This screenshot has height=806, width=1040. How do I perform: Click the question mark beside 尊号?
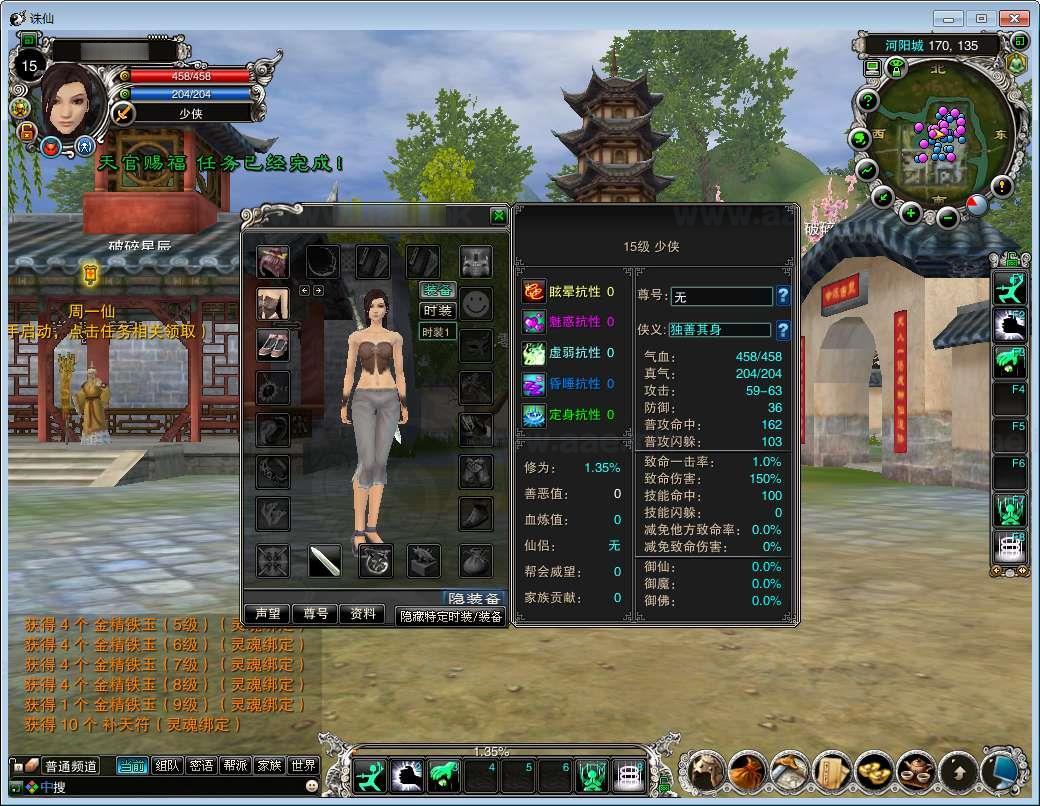[x=783, y=296]
